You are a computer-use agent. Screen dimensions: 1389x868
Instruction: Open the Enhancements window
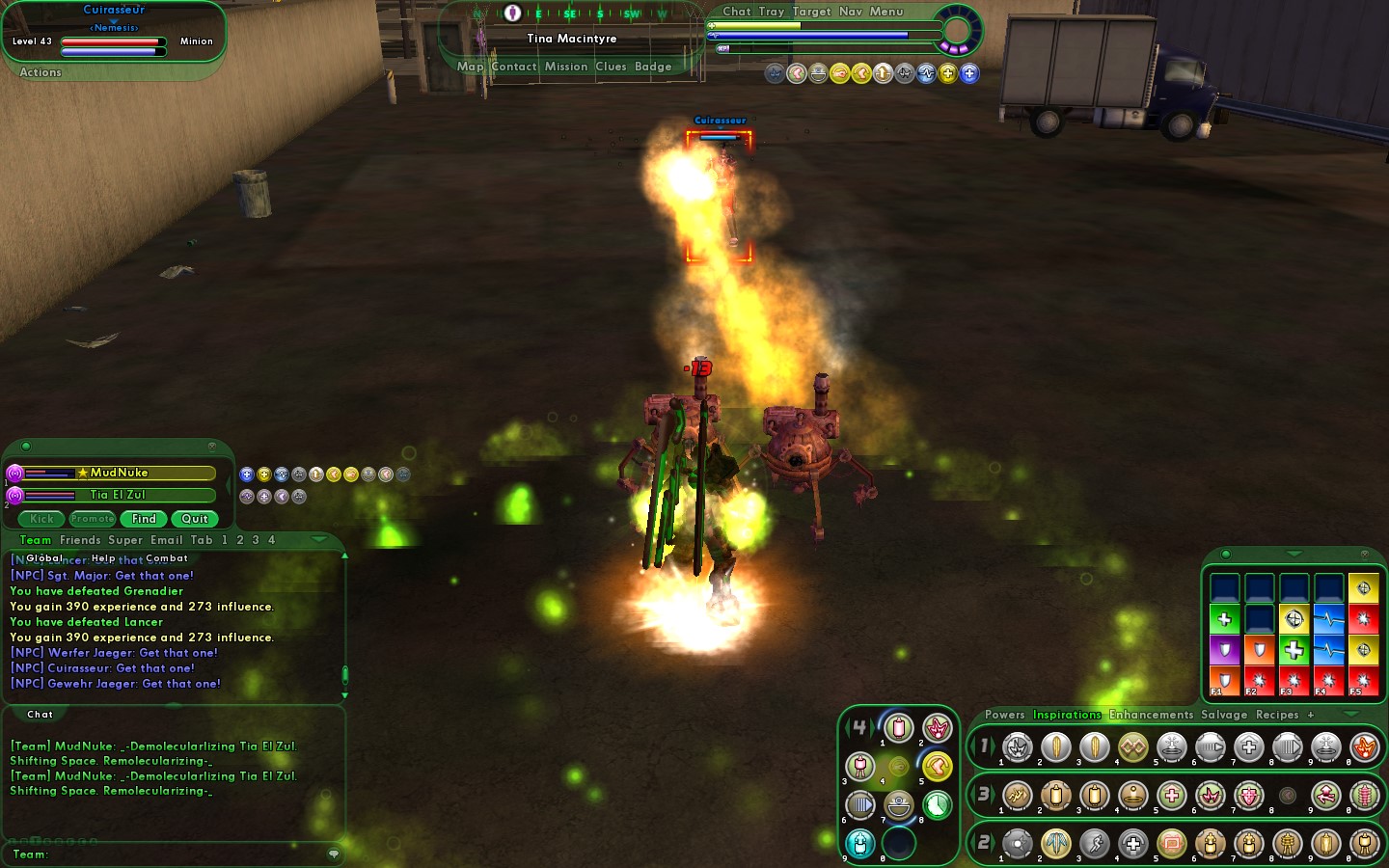(1151, 715)
